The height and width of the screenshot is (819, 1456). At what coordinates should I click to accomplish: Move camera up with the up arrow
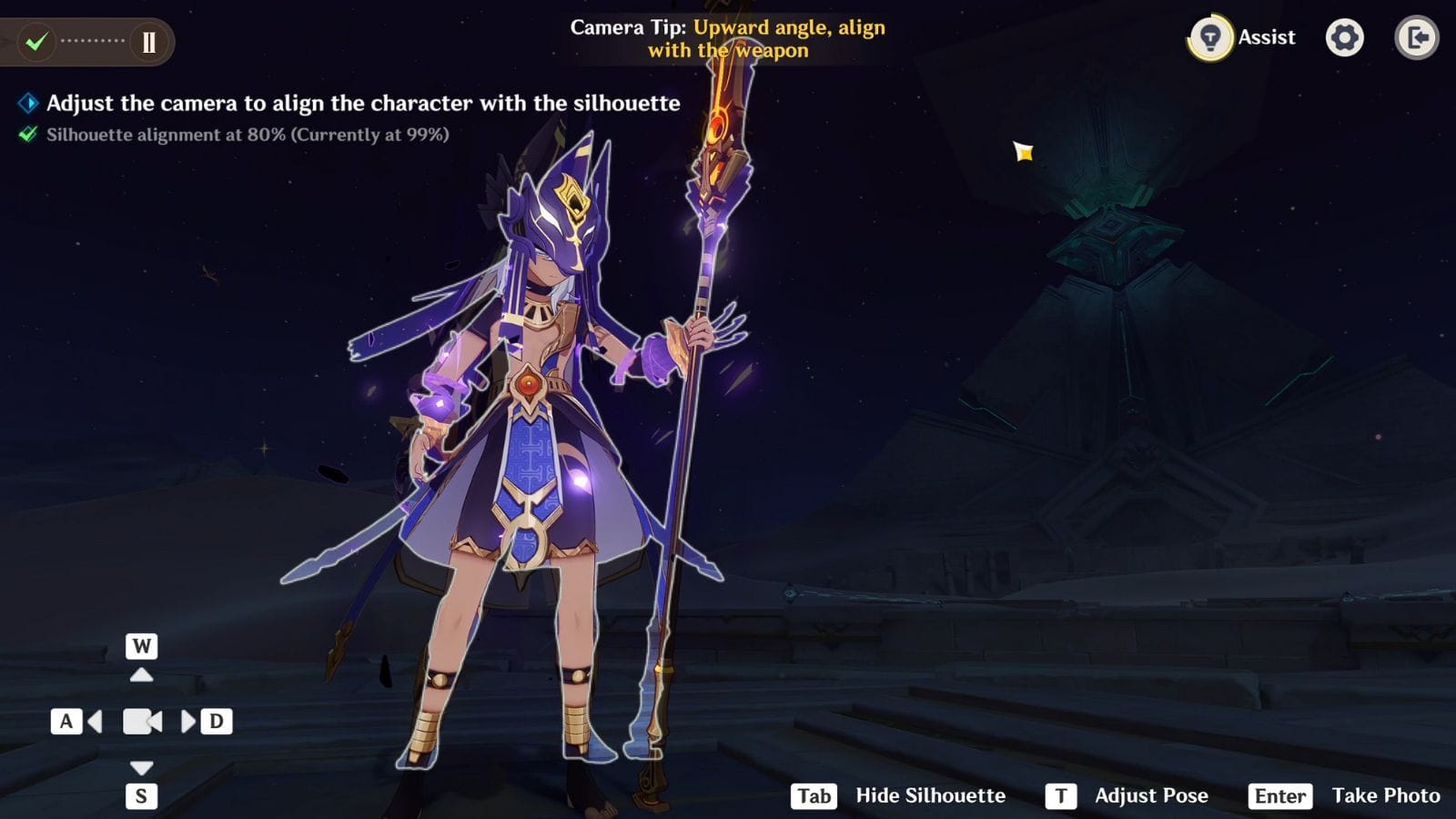pyautogui.click(x=141, y=674)
